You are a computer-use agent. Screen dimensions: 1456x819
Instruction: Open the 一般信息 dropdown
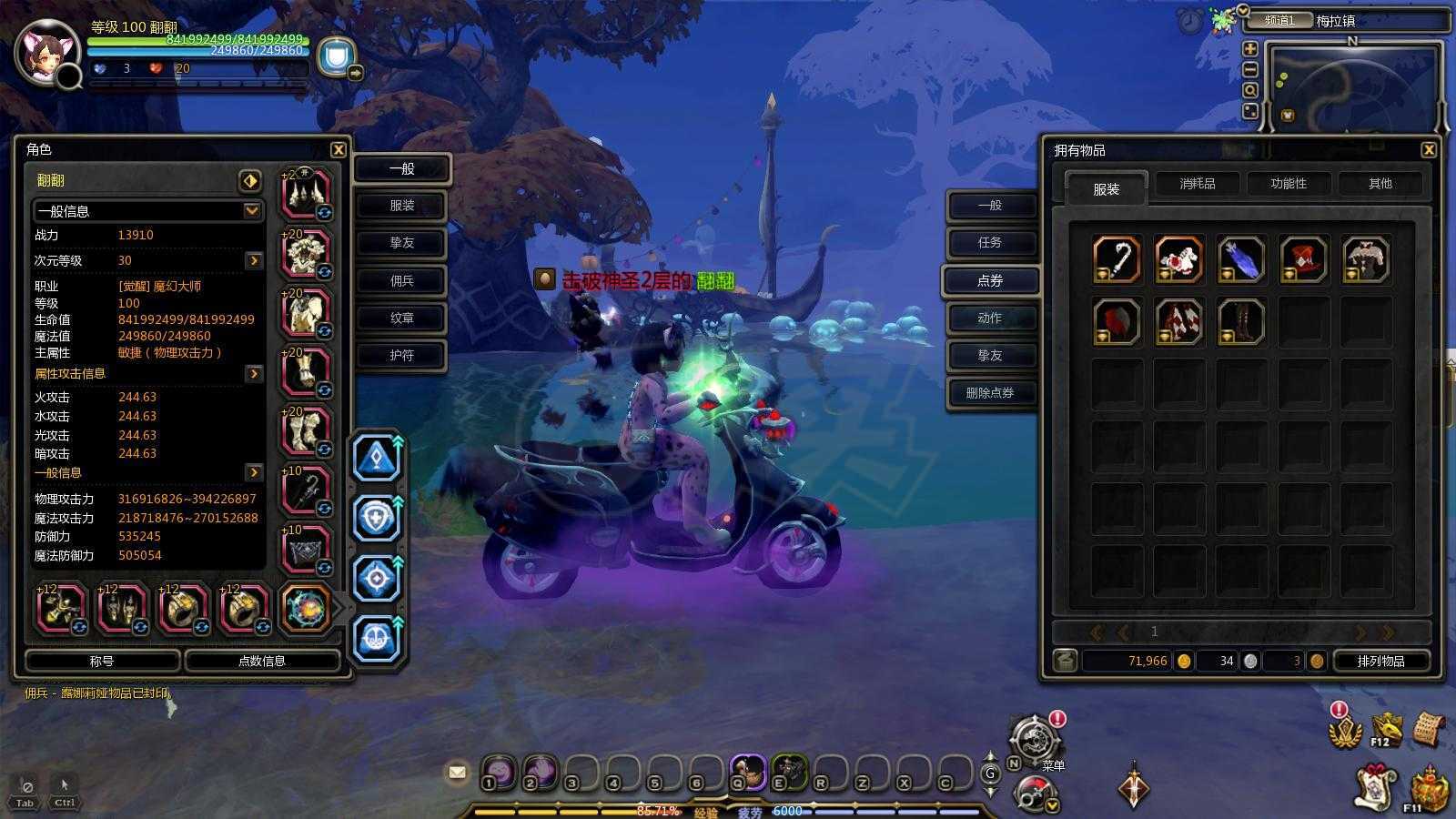pyautogui.click(x=251, y=211)
